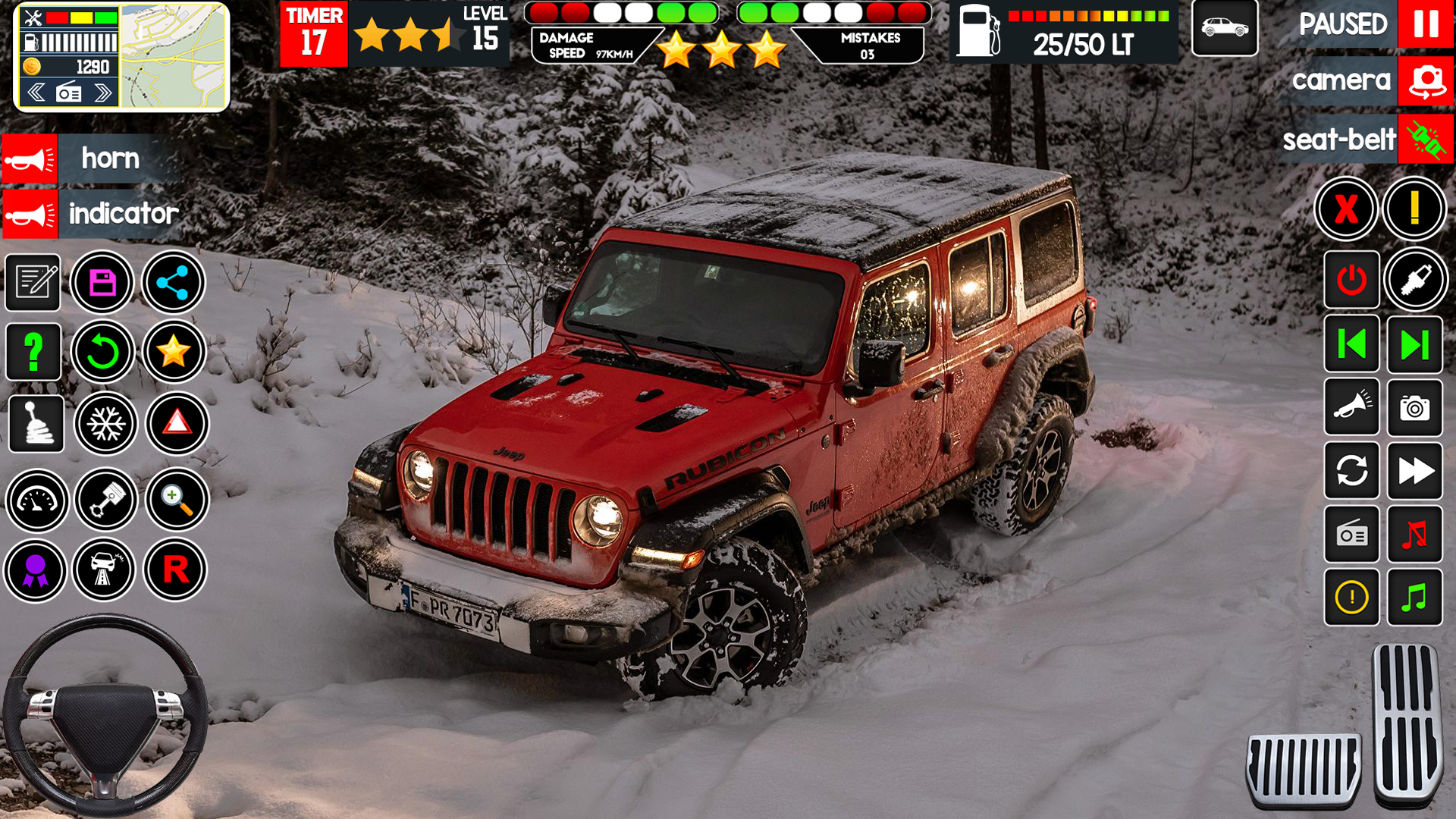Select the engine piston icon
The image size is (1456, 819).
point(106,500)
